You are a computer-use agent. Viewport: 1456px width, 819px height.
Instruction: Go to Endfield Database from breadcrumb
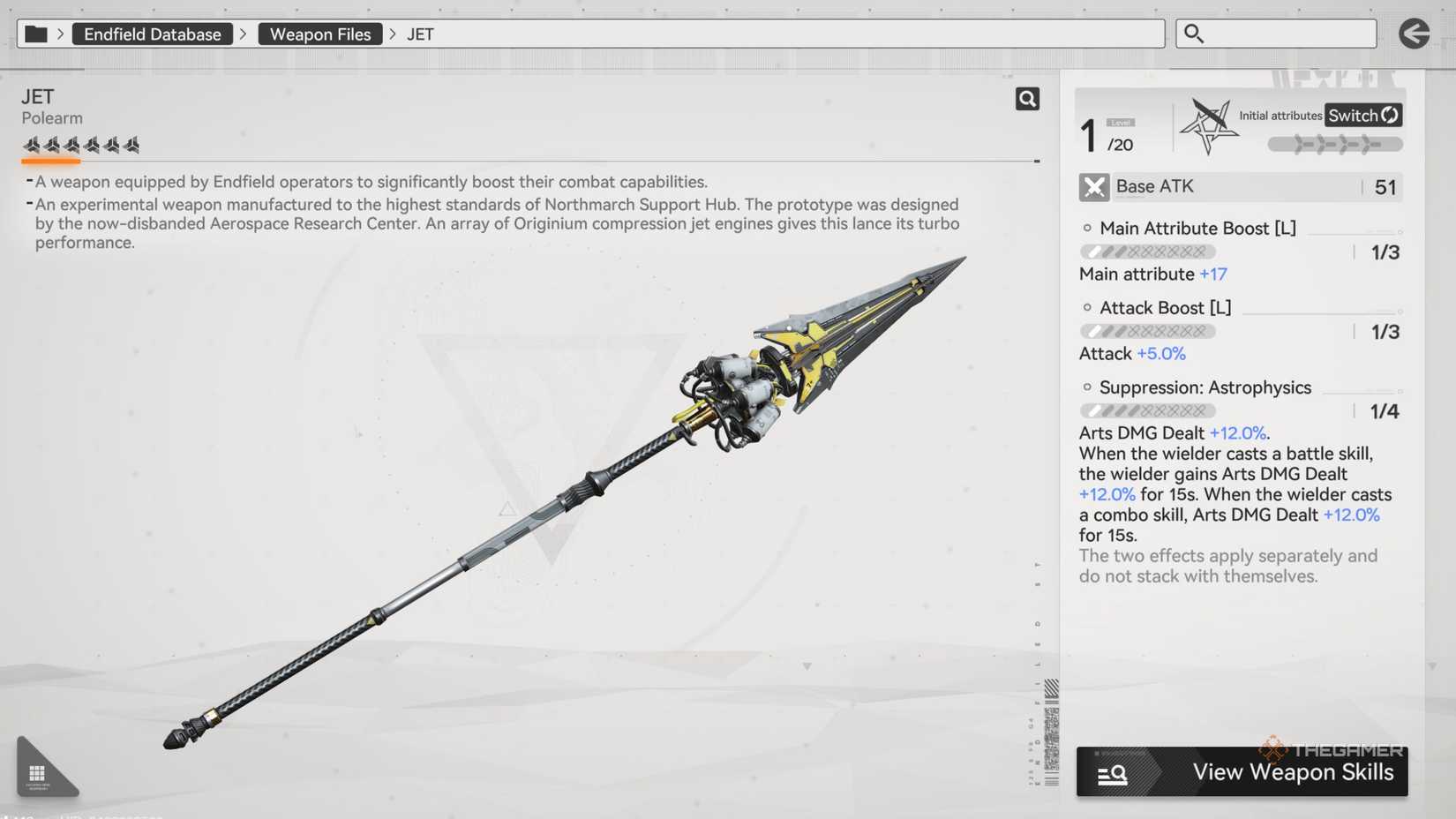(x=152, y=34)
